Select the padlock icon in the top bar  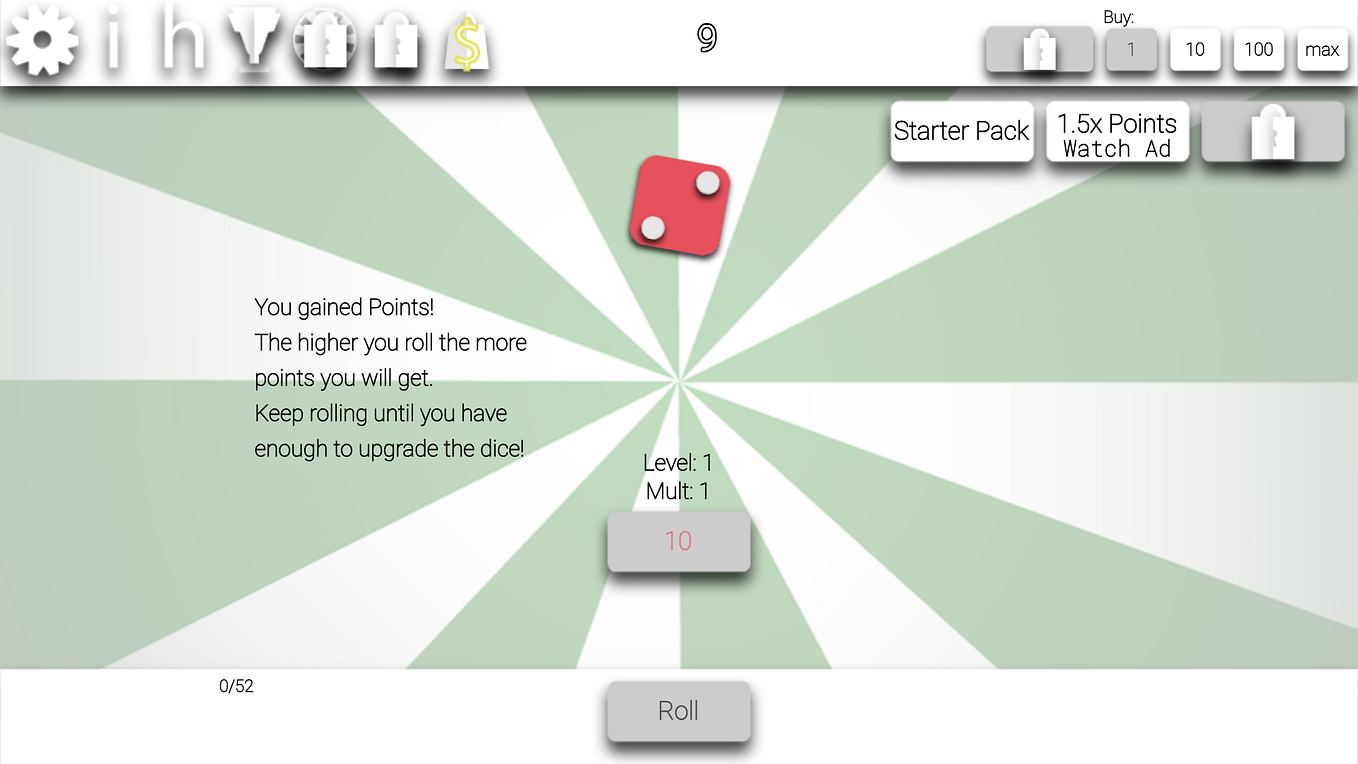point(396,40)
